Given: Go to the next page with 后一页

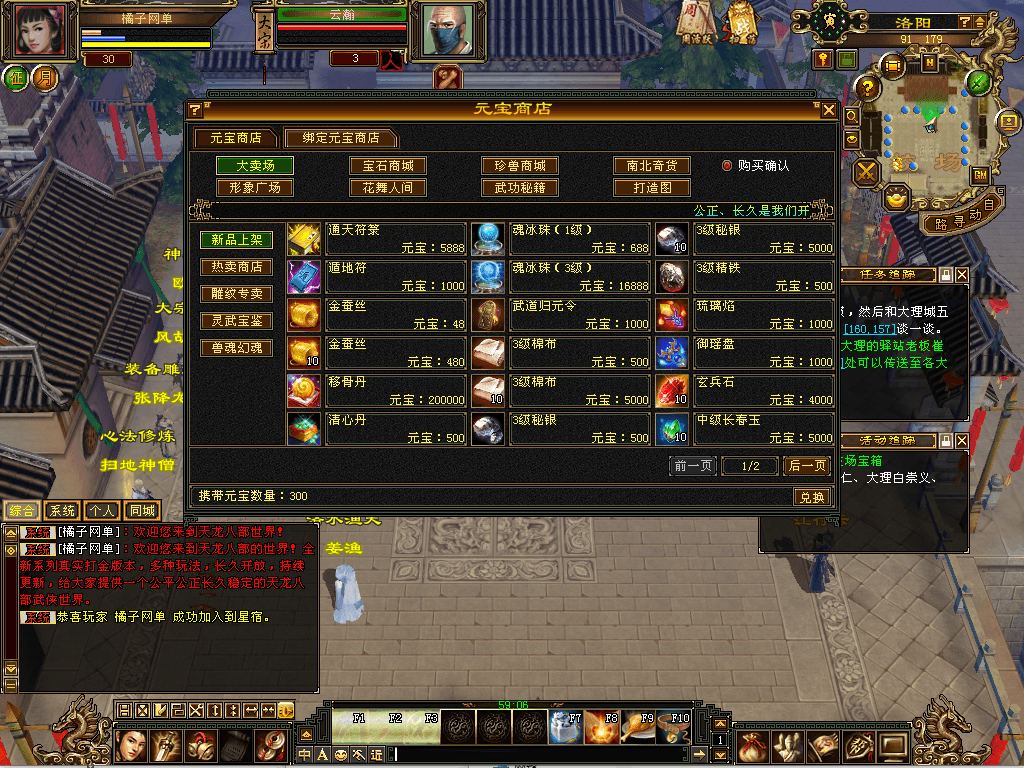Looking at the screenshot, I should (806, 466).
